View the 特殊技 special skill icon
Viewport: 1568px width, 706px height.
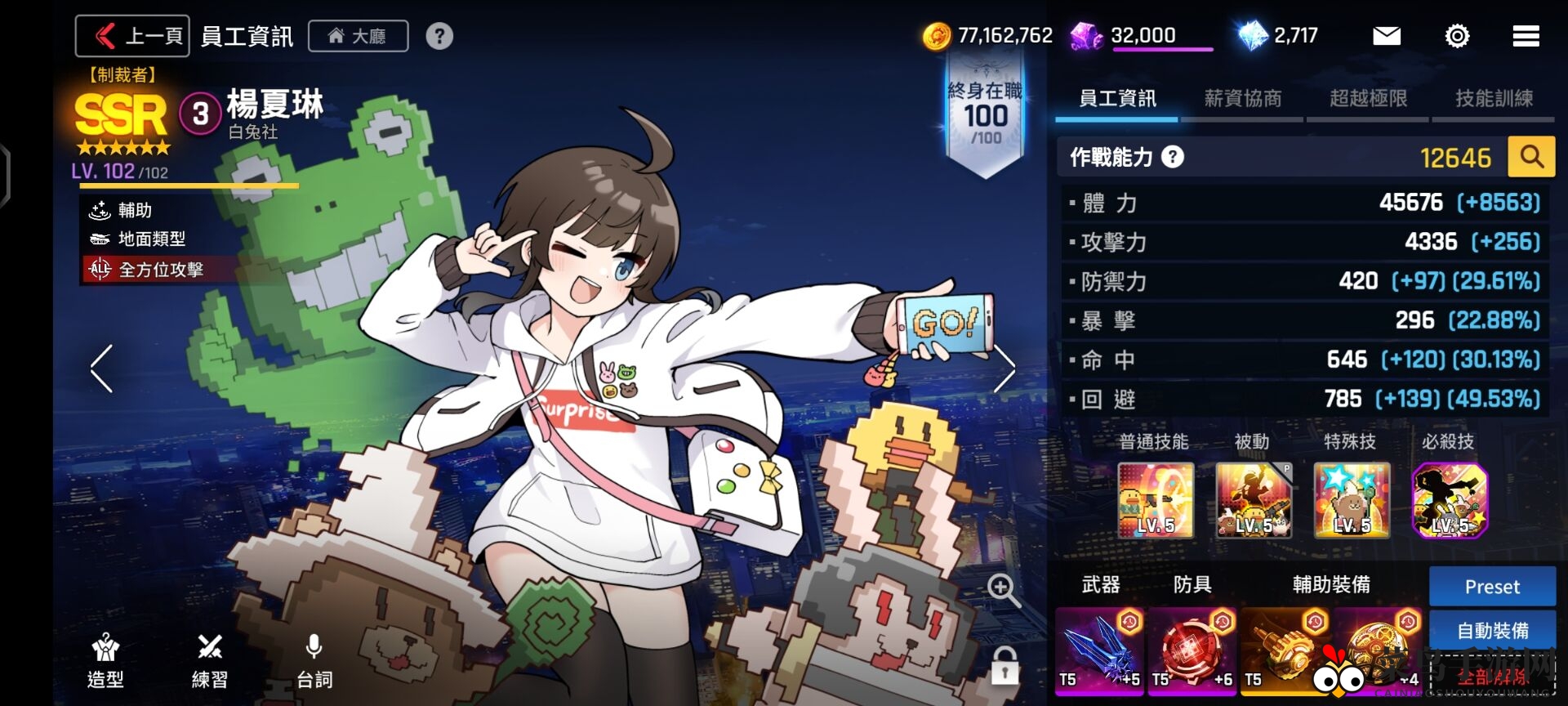[x=1352, y=499]
